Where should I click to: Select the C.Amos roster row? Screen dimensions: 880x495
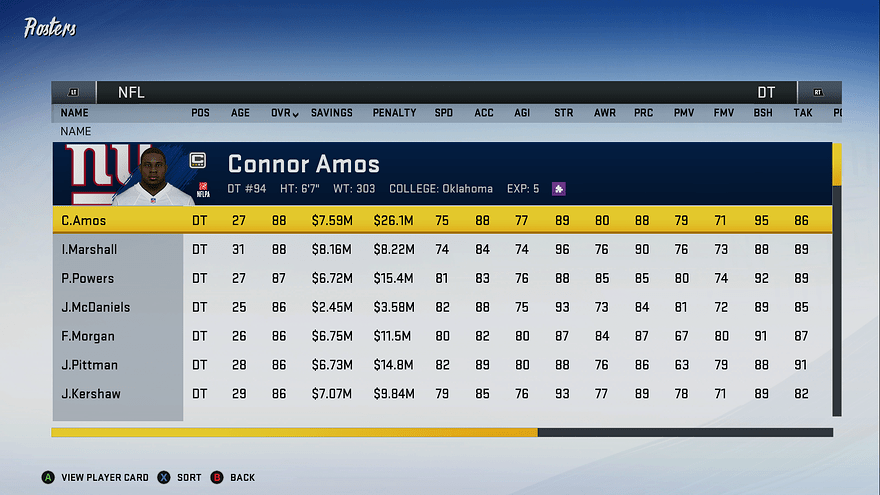pos(440,220)
